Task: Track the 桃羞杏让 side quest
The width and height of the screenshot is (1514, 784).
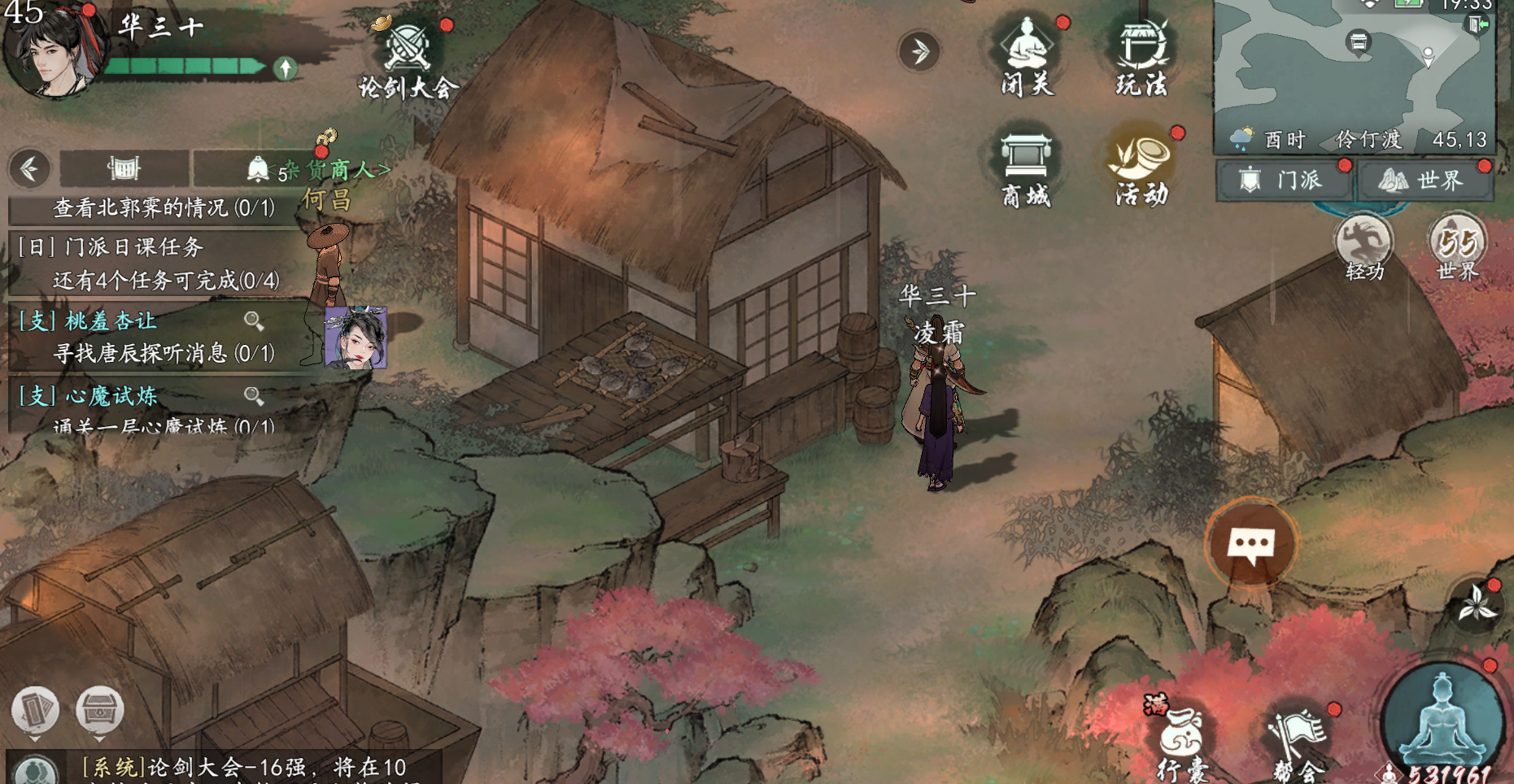Action: (111, 321)
